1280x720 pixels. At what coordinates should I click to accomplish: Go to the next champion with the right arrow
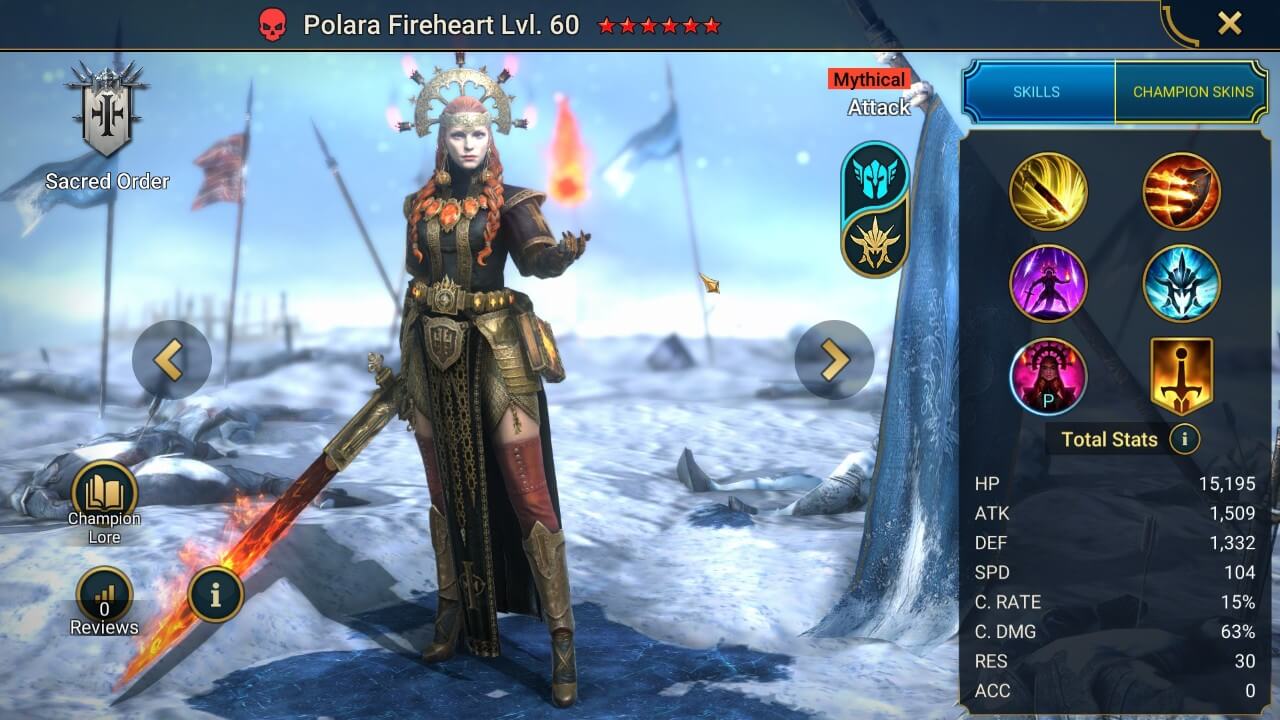pyautogui.click(x=834, y=360)
